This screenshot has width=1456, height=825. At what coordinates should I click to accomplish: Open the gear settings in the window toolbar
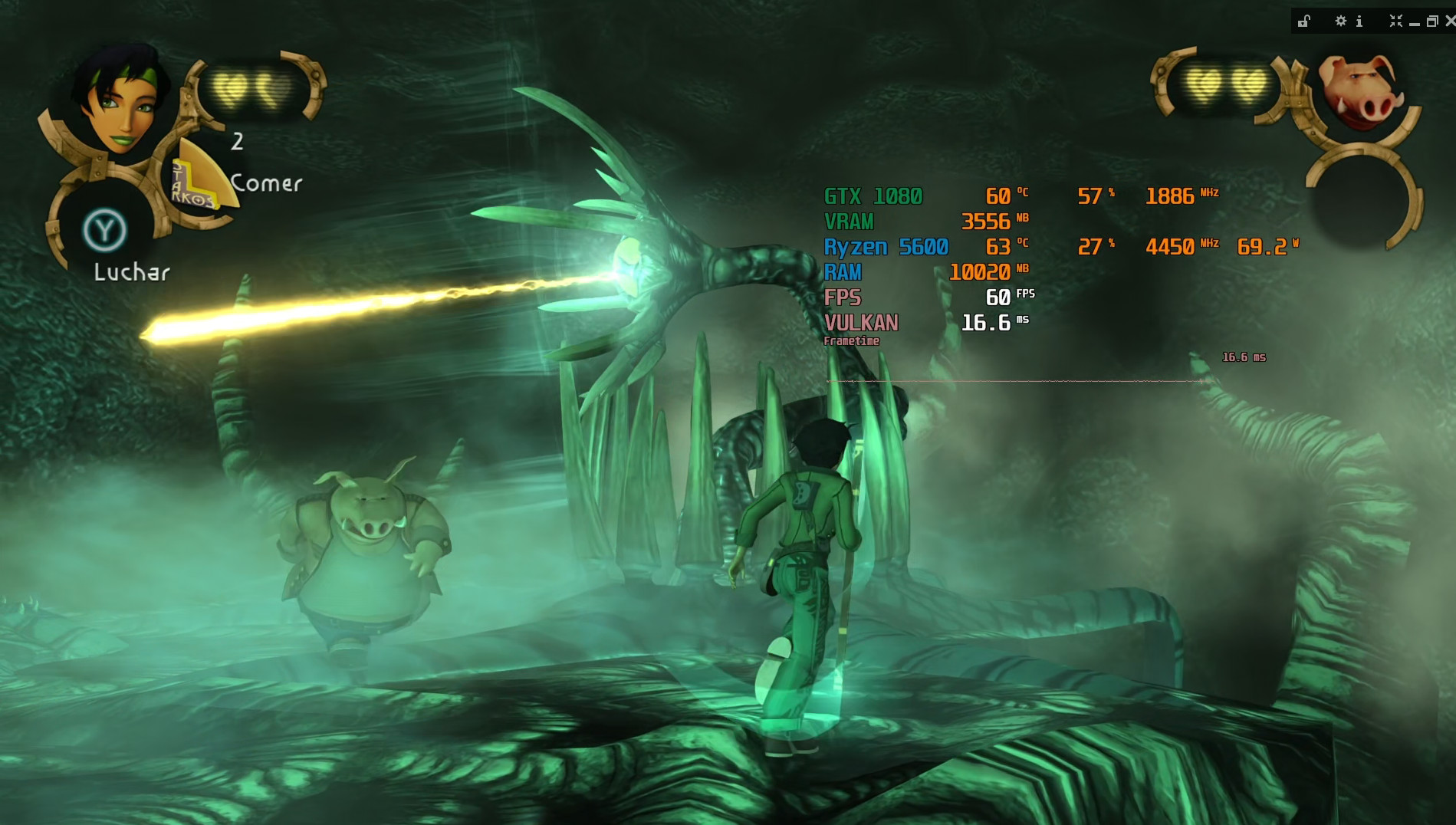(1340, 21)
